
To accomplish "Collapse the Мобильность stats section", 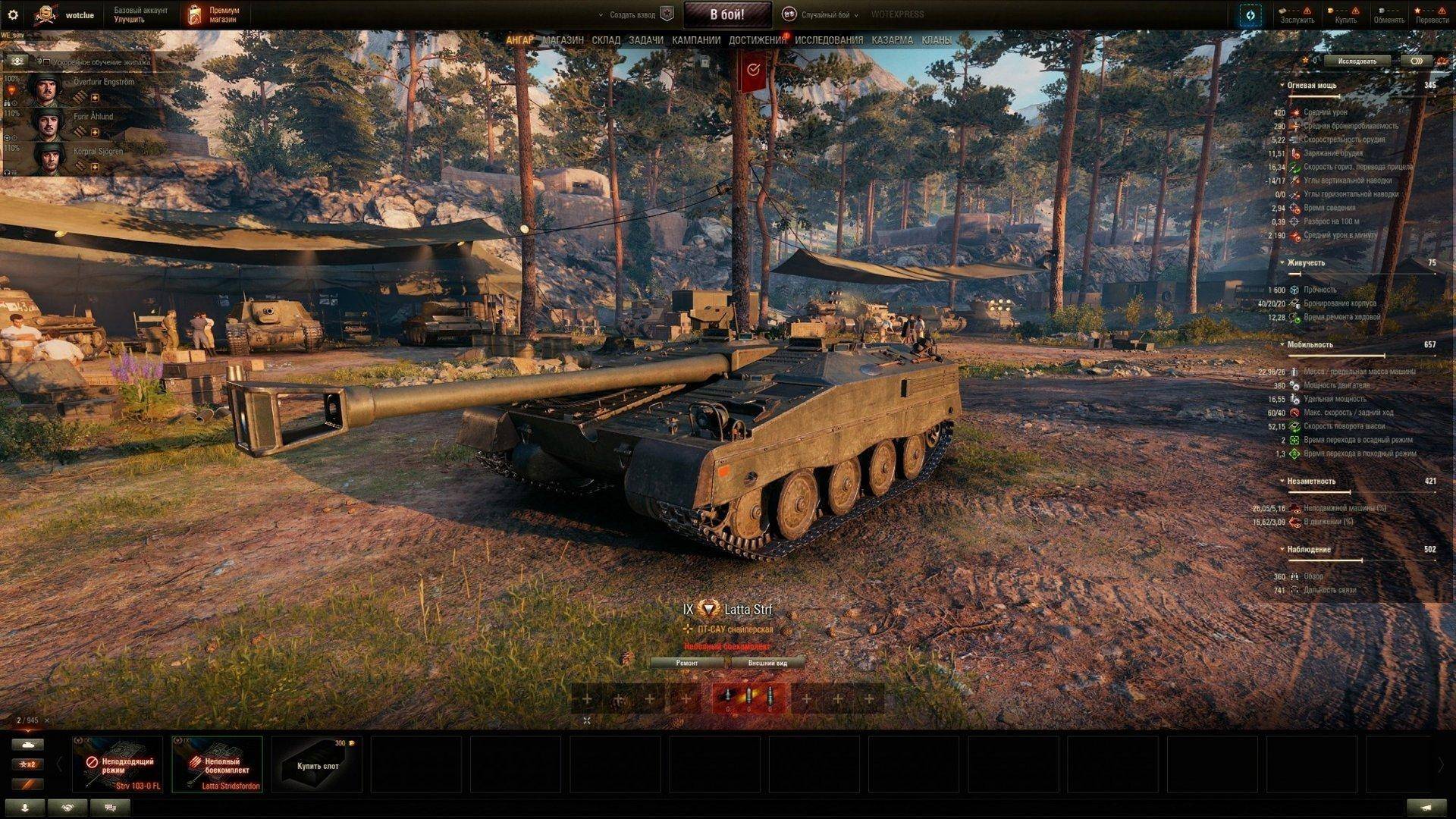I will point(1283,344).
